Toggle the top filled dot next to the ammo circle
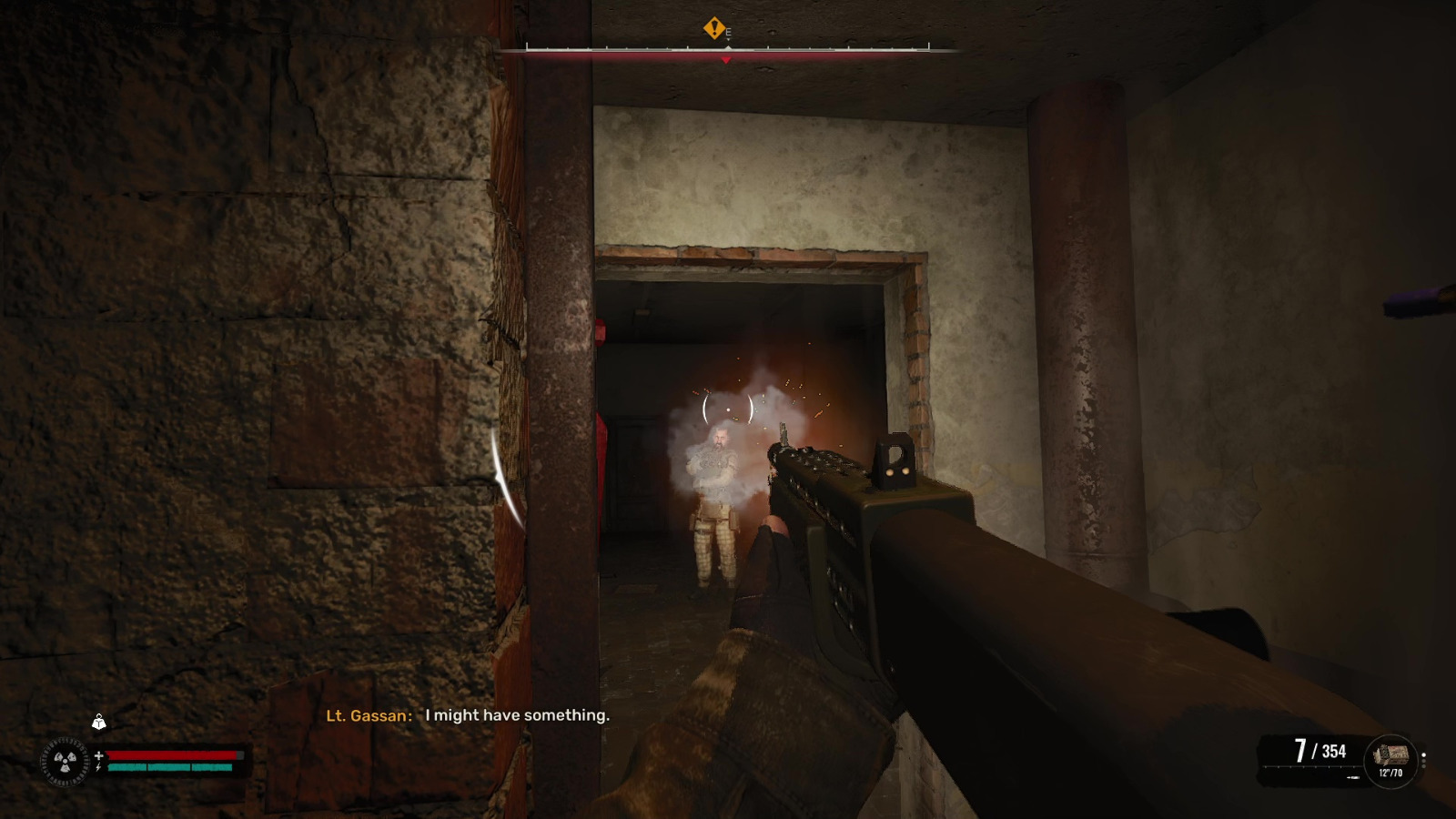The height and width of the screenshot is (819, 1456). click(x=1423, y=755)
